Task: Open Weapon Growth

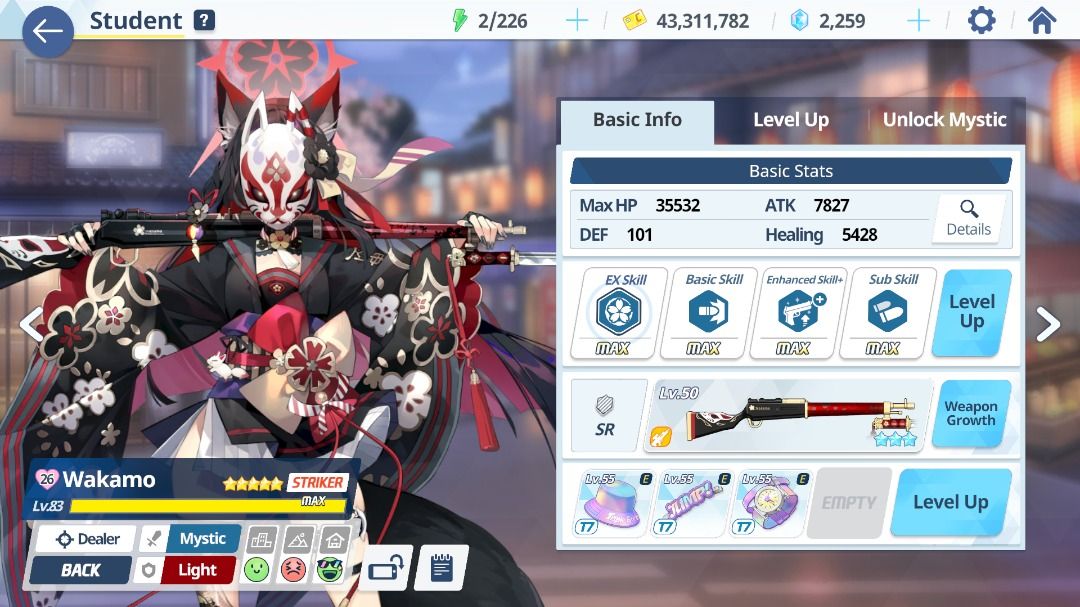Action: point(970,413)
